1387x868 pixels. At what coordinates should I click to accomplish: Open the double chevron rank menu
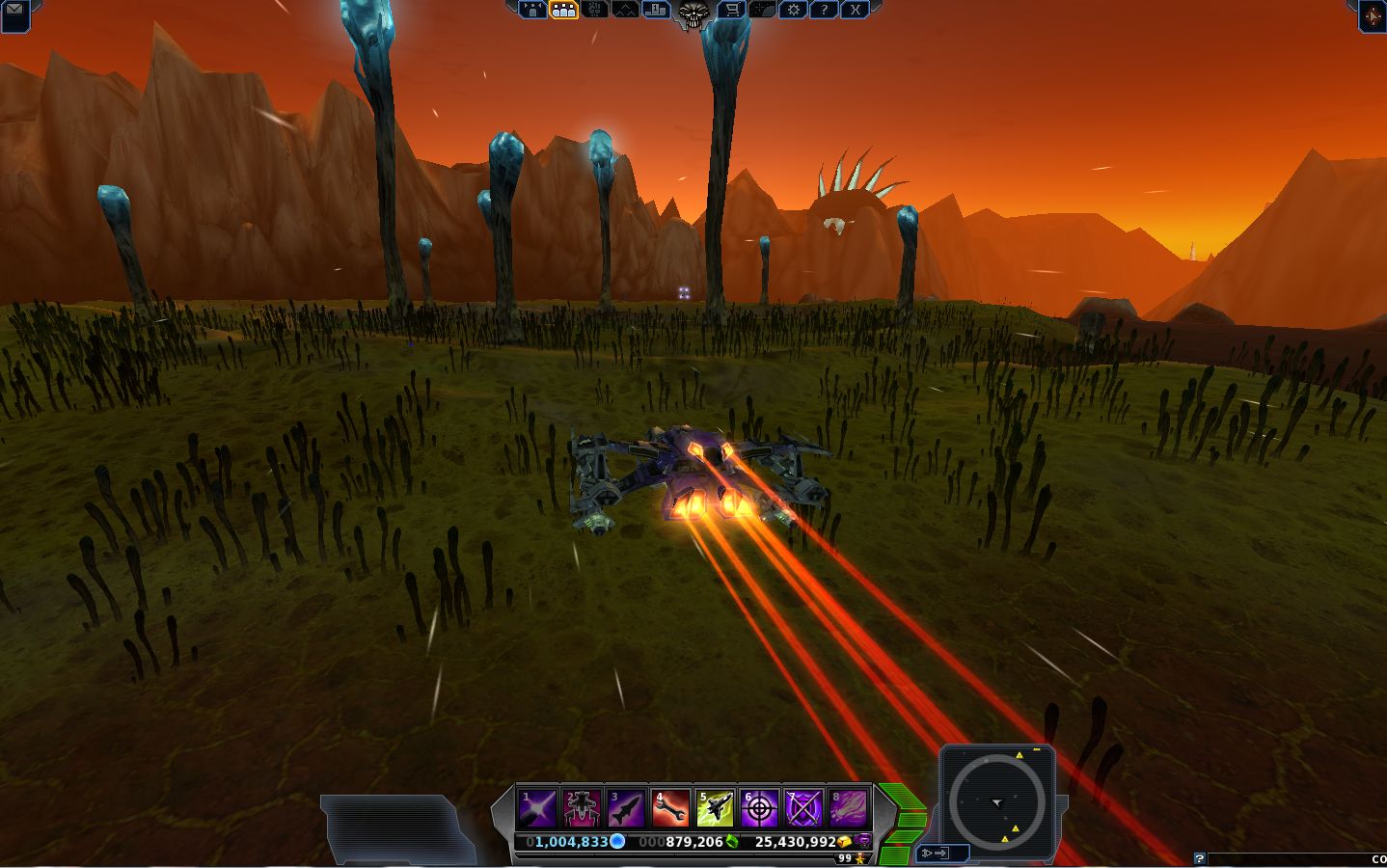coord(625,10)
